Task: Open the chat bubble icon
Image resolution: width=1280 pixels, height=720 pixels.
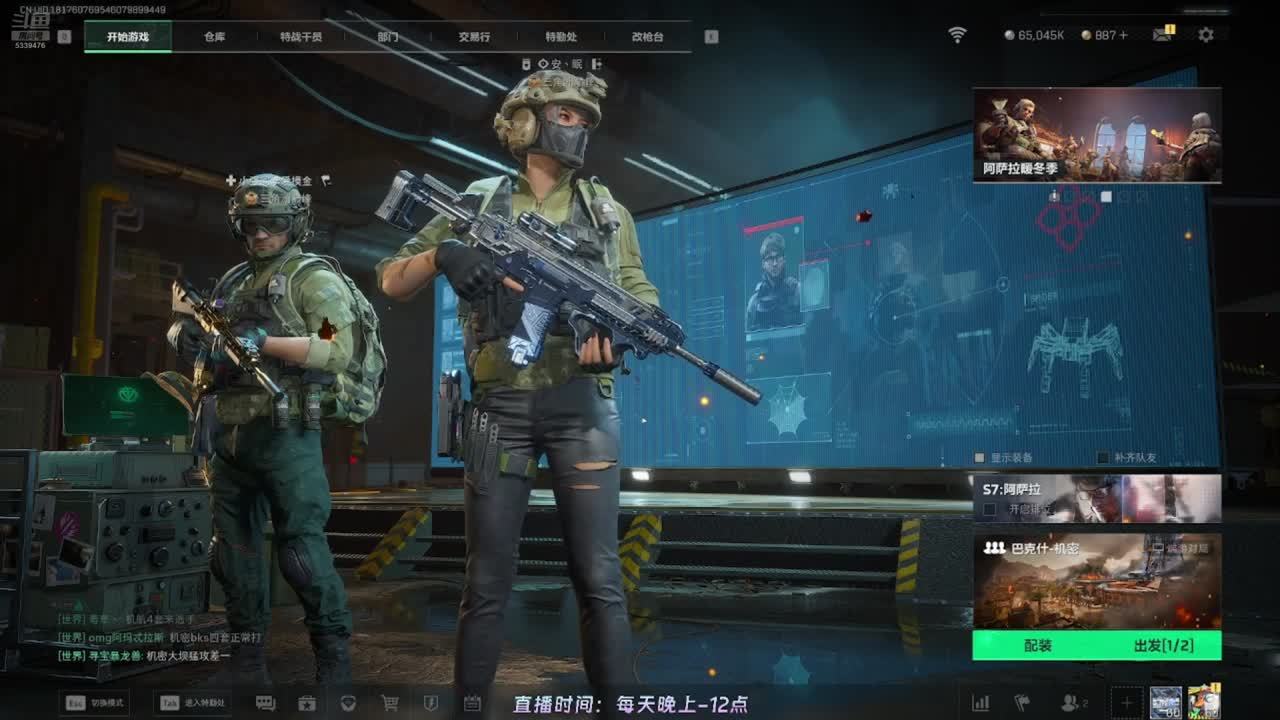Action: 265,703
